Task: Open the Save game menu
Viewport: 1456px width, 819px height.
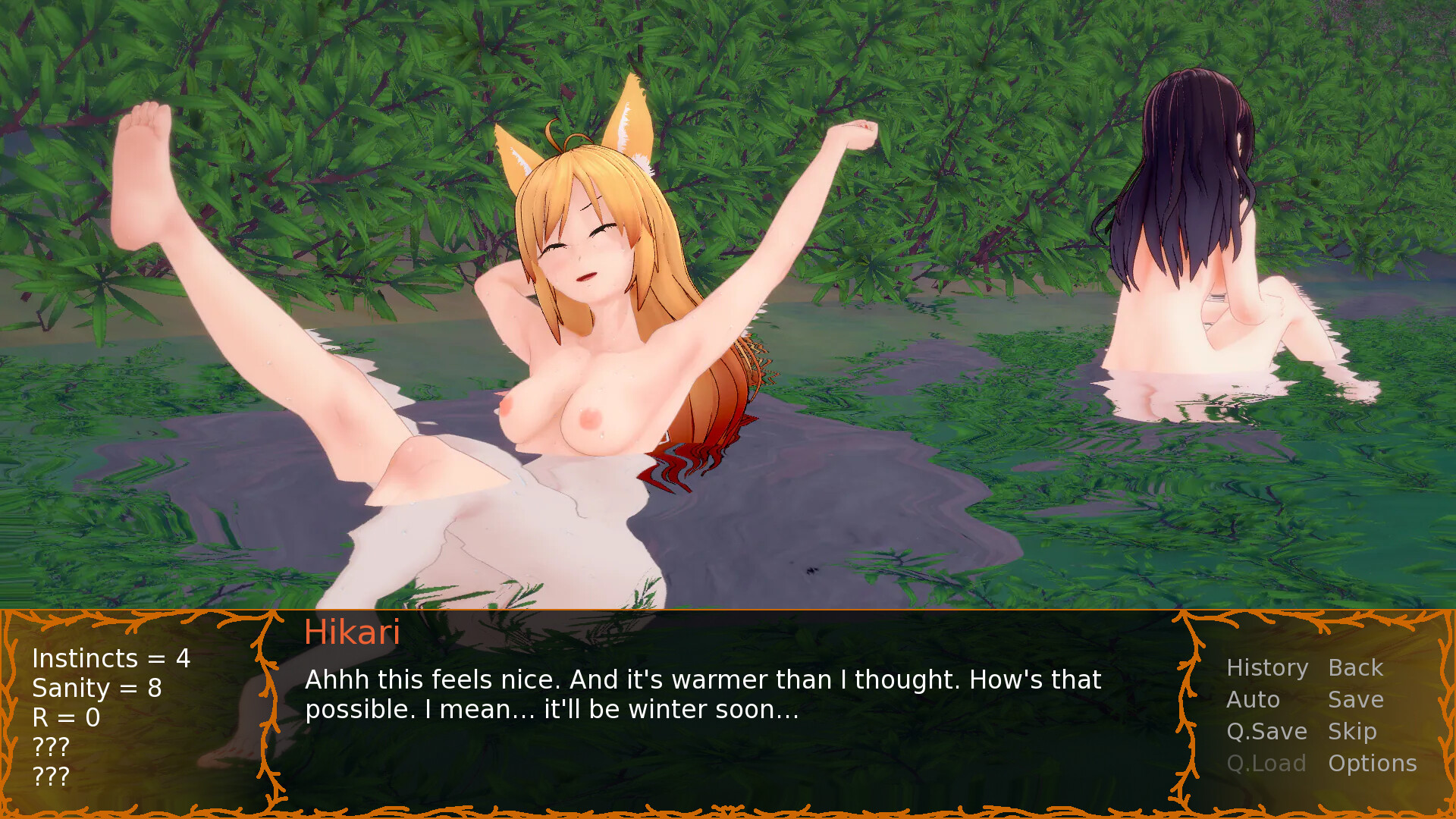Action: pos(1355,700)
